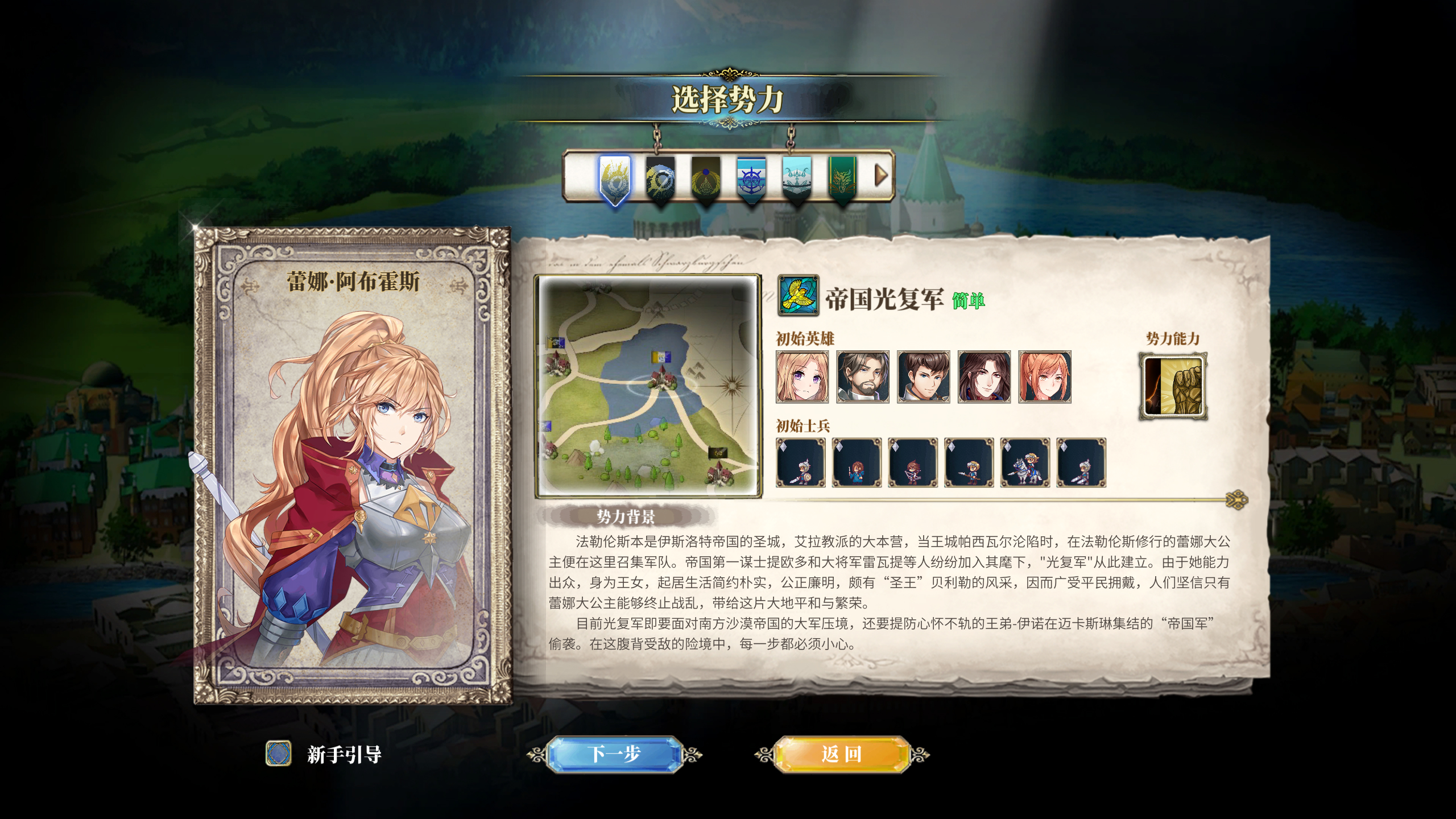Inspect the short brown-haired male hero portrait
This screenshot has width=1456, height=819.
coord(924,377)
